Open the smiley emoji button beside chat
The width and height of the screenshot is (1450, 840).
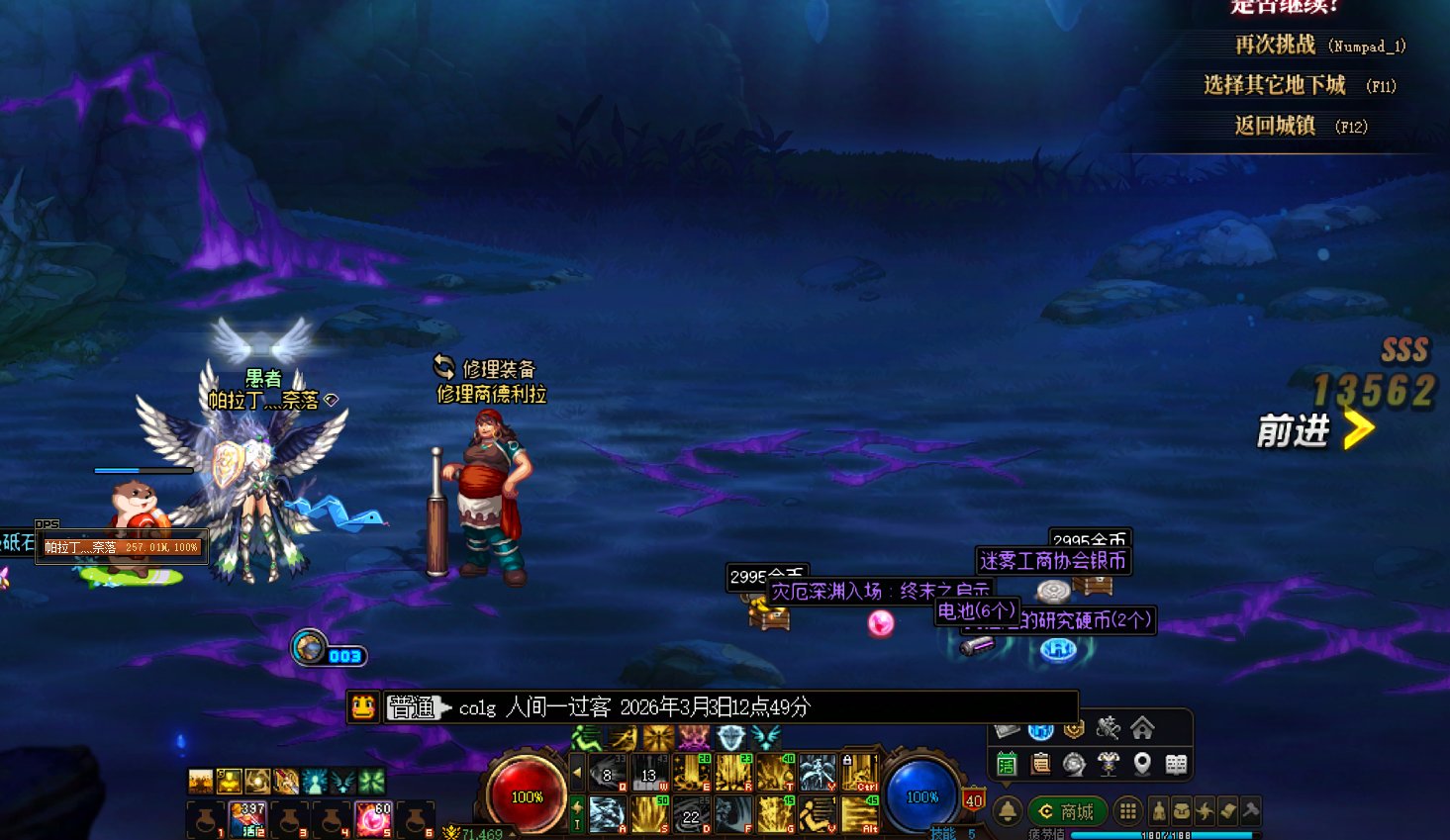pos(363,706)
